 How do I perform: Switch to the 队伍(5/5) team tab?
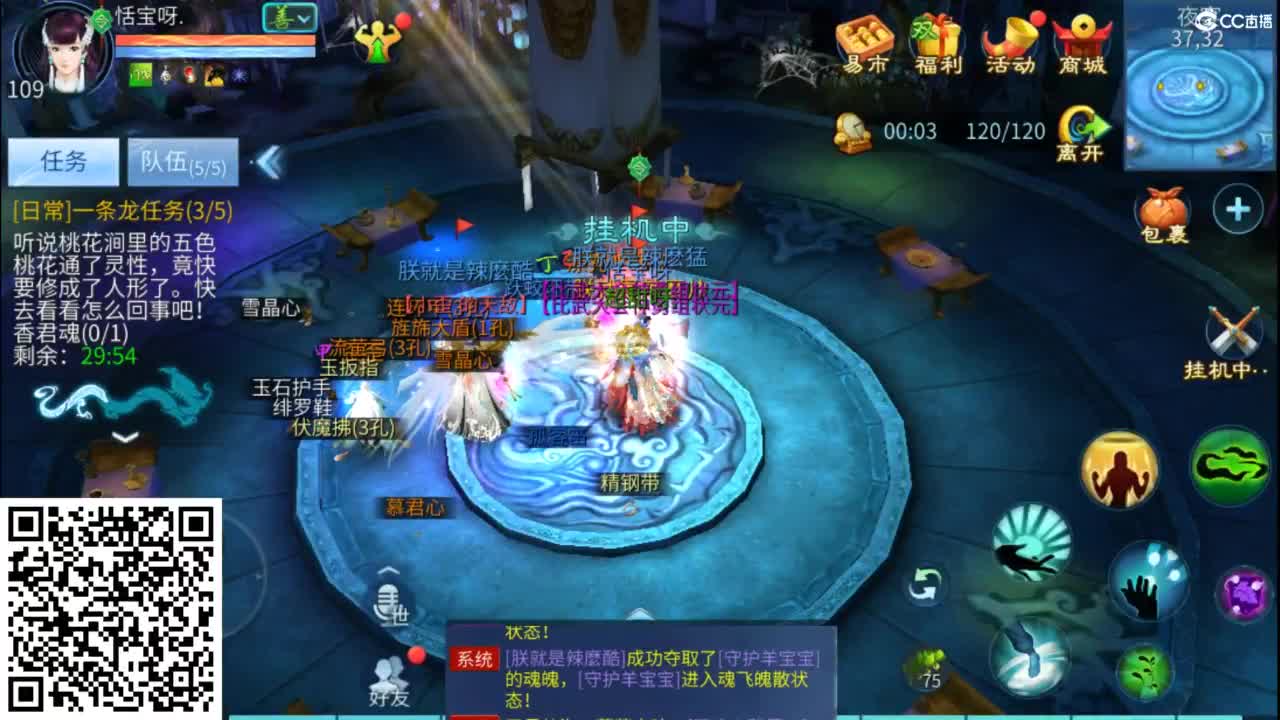[182, 160]
